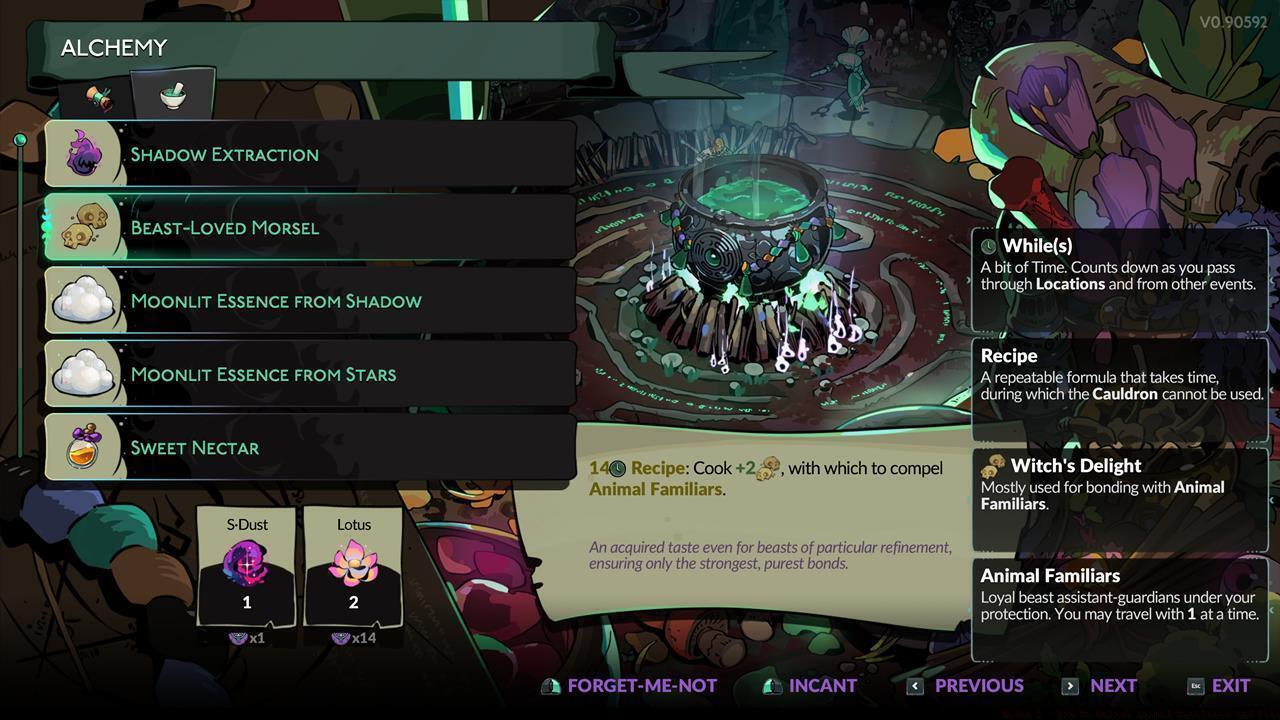Screen dimensions: 1280x720
Task: Click the Incant flask icon
Action: click(x=770, y=686)
